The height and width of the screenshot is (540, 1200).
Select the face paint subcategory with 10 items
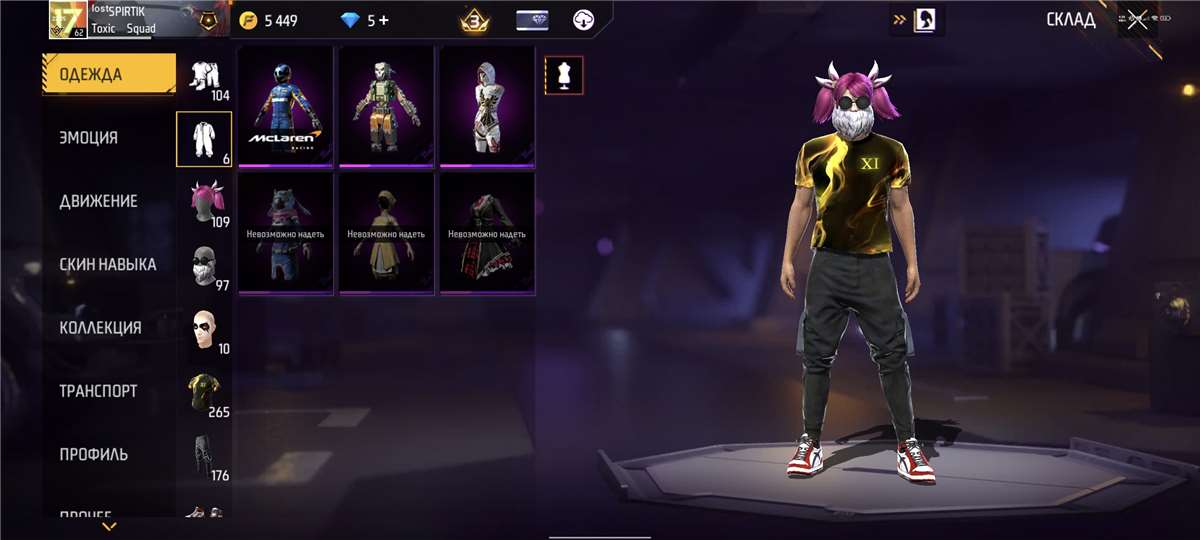tap(205, 328)
